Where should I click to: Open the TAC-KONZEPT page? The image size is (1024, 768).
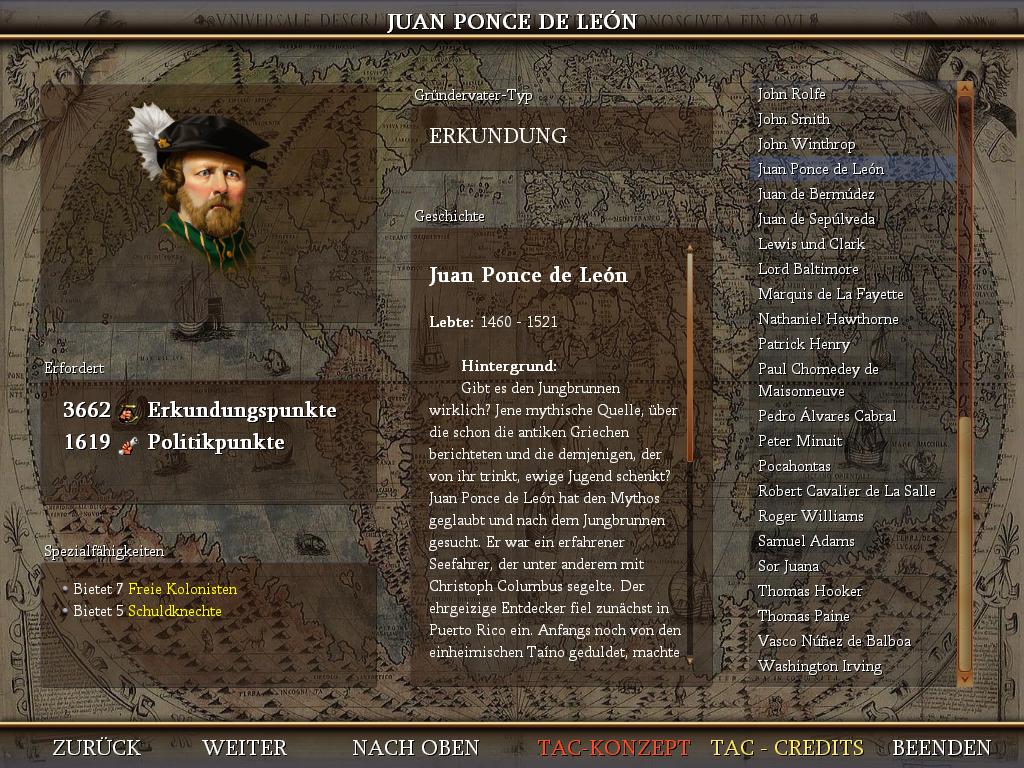point(614,748)
